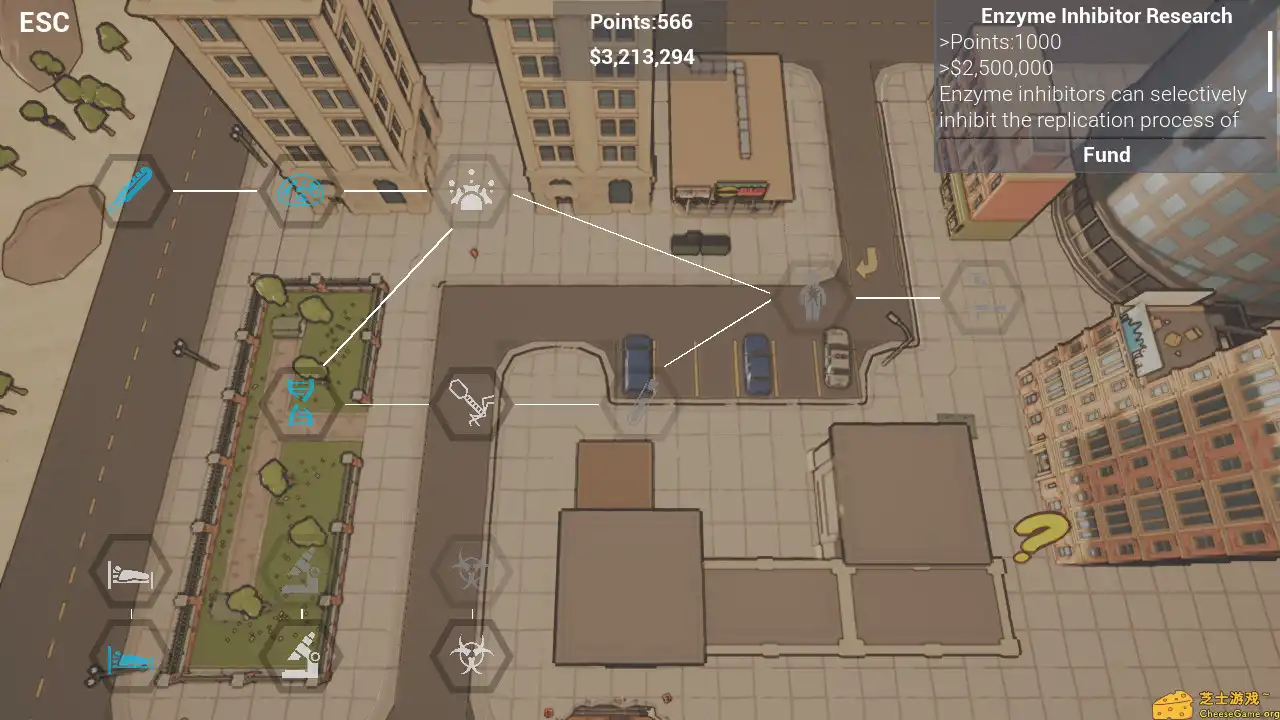Select the human anatomy research node

[812, 298]
